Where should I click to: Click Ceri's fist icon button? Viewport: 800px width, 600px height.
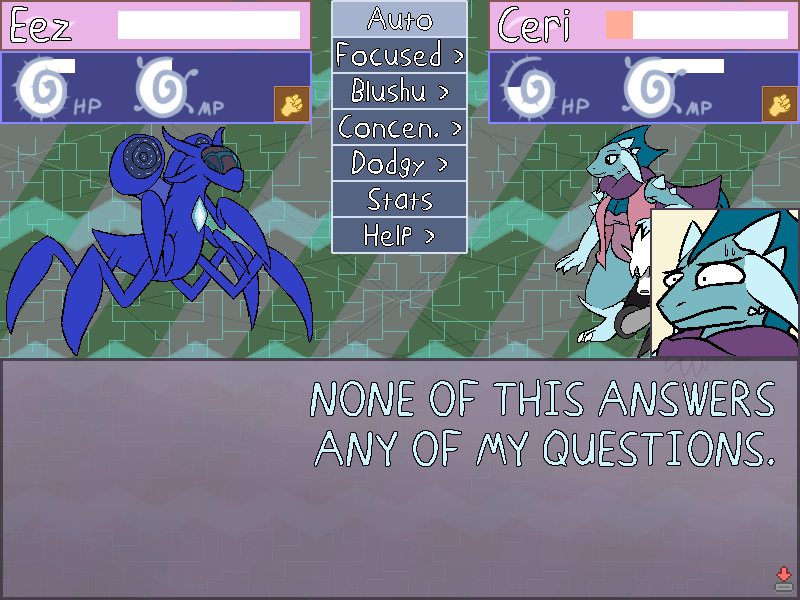[x=778, y=104]
